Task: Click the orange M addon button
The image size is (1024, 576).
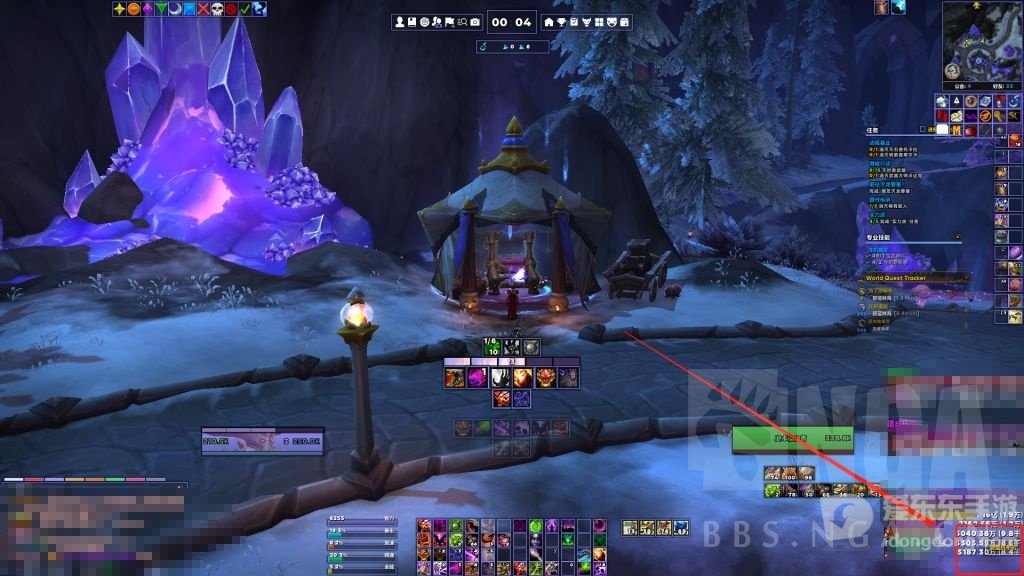Action: pyautogui.click(x=958, y=130)
